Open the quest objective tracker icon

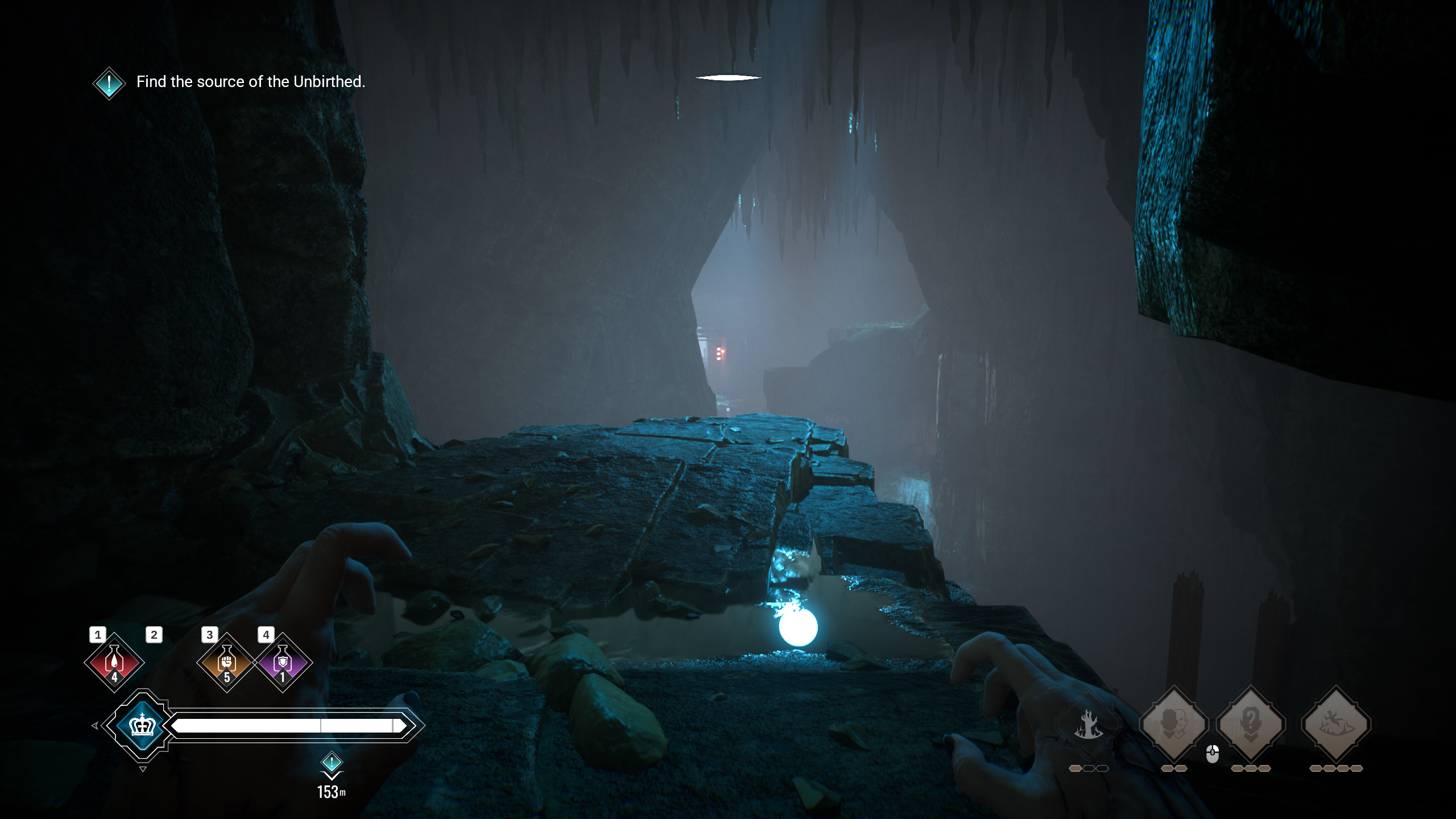109,83
